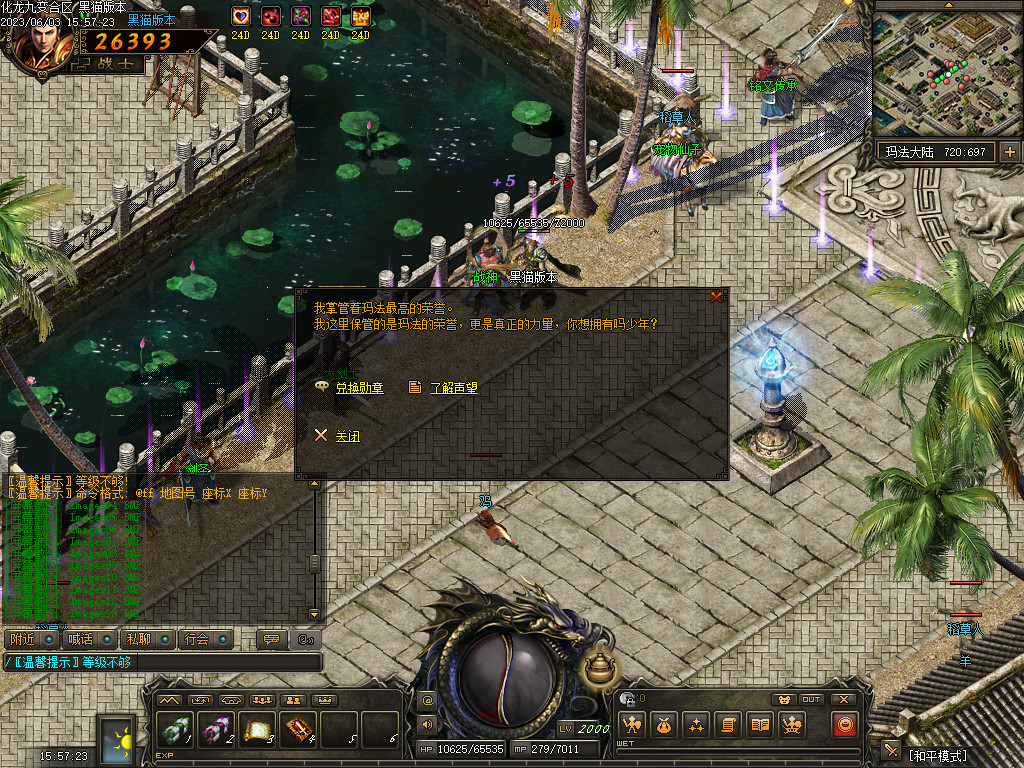Open the warrior character portrait
This screenshot has width=1024, height=768.
[x=42, y=35]
